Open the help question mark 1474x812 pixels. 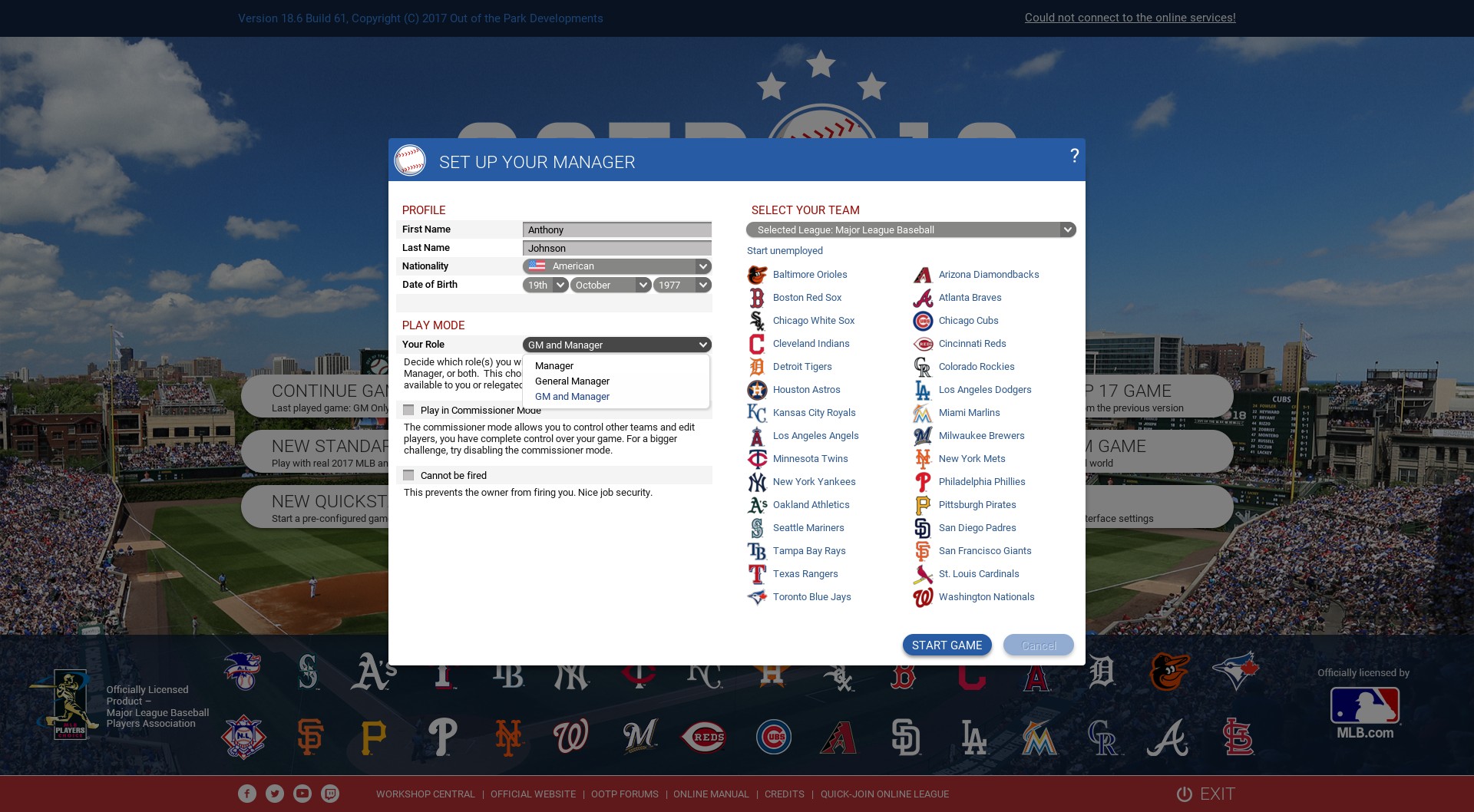(1074, 156)
